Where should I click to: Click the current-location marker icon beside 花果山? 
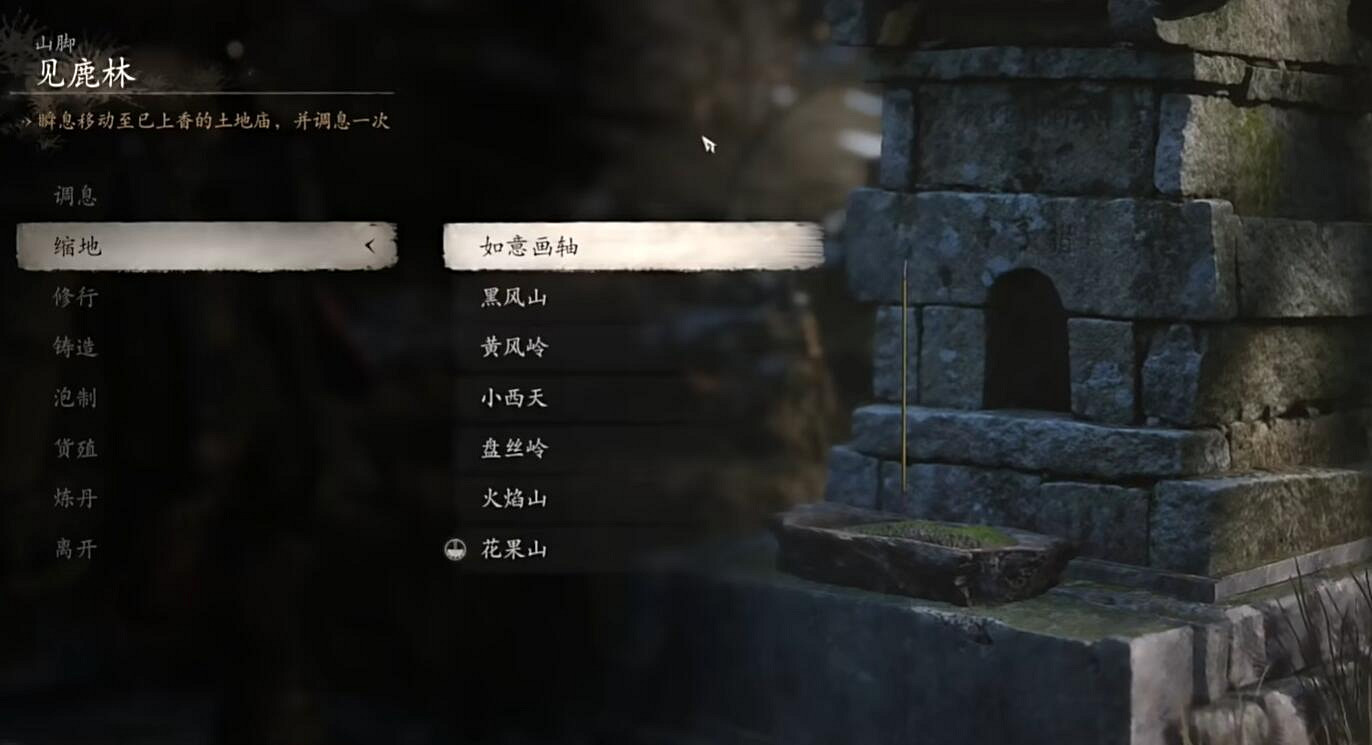click(455, 549)
